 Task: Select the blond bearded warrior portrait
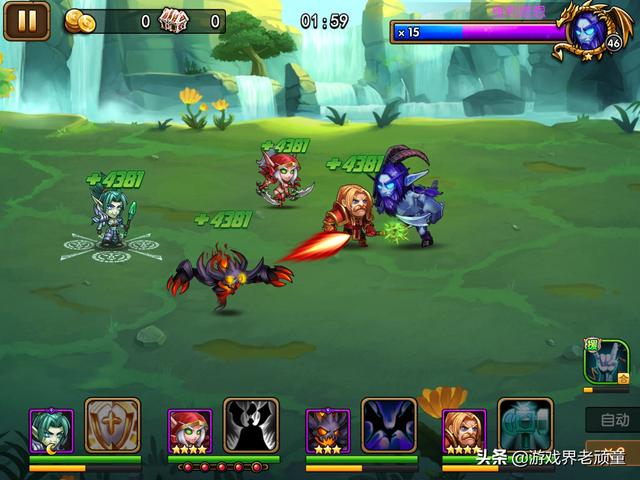(464, 430)
